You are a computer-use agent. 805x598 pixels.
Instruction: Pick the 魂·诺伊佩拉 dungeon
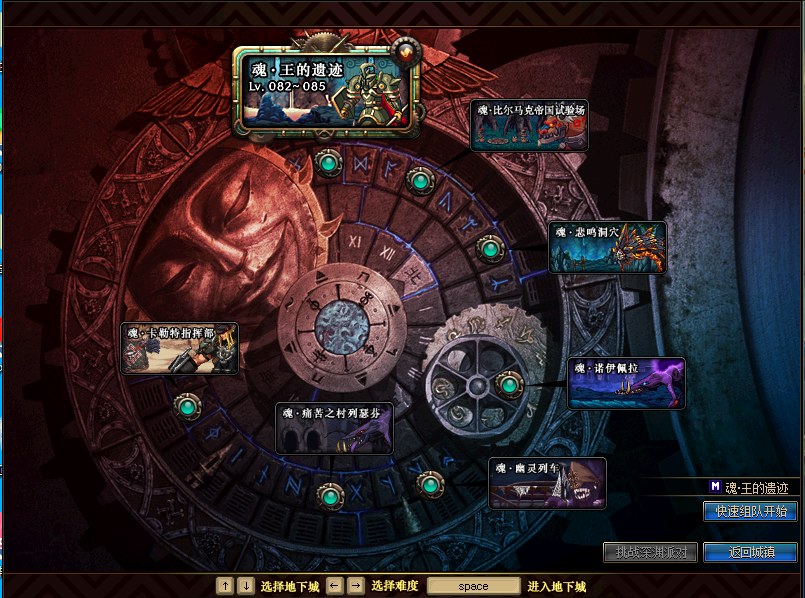click(x=626, y=383)
